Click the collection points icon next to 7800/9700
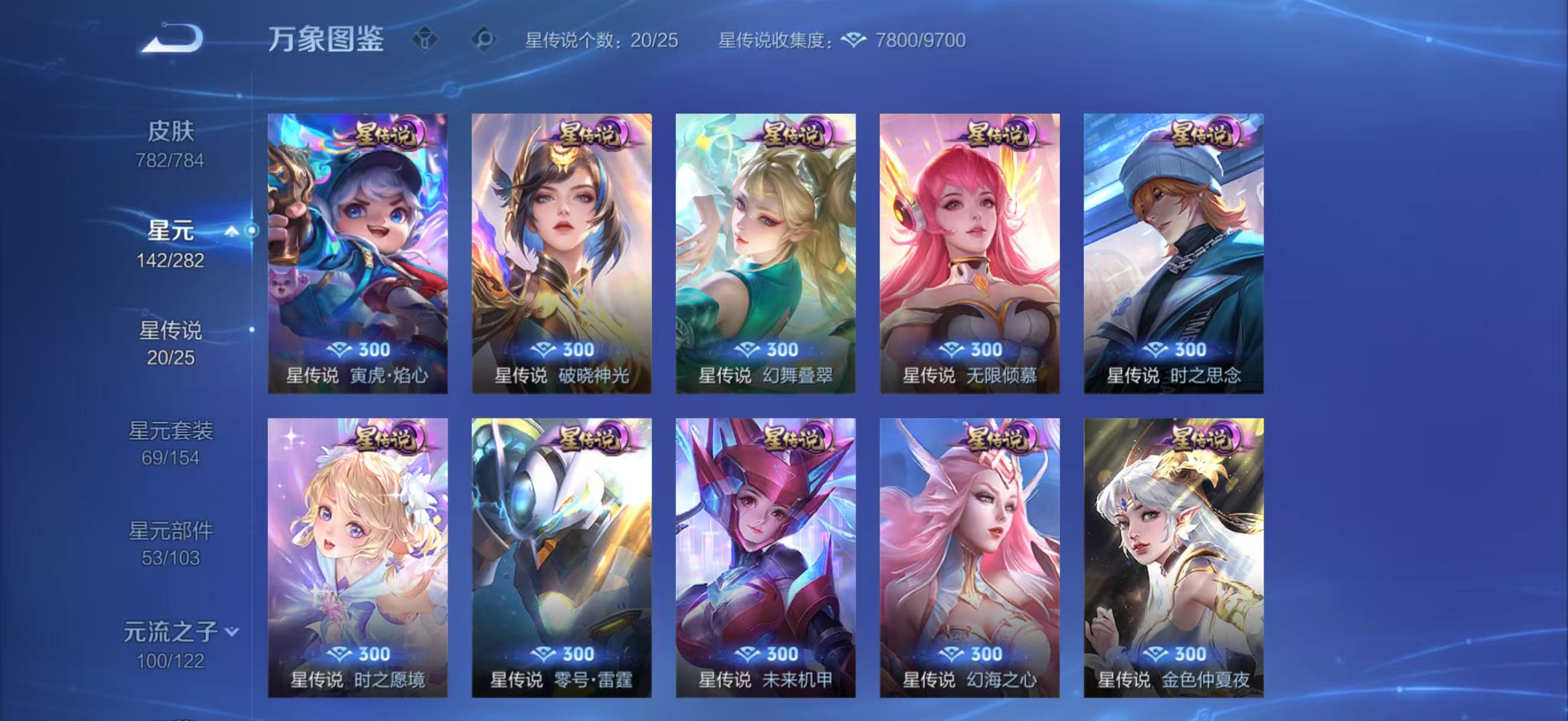Screen dimensions: 1568x721 point(855,41)
